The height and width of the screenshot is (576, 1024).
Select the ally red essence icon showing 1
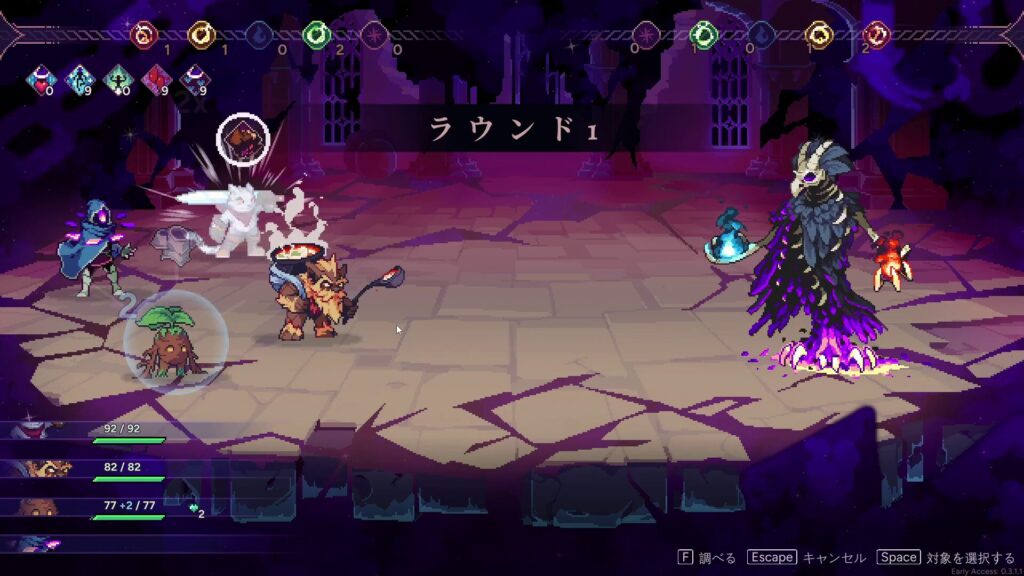[x=145, y=35]
